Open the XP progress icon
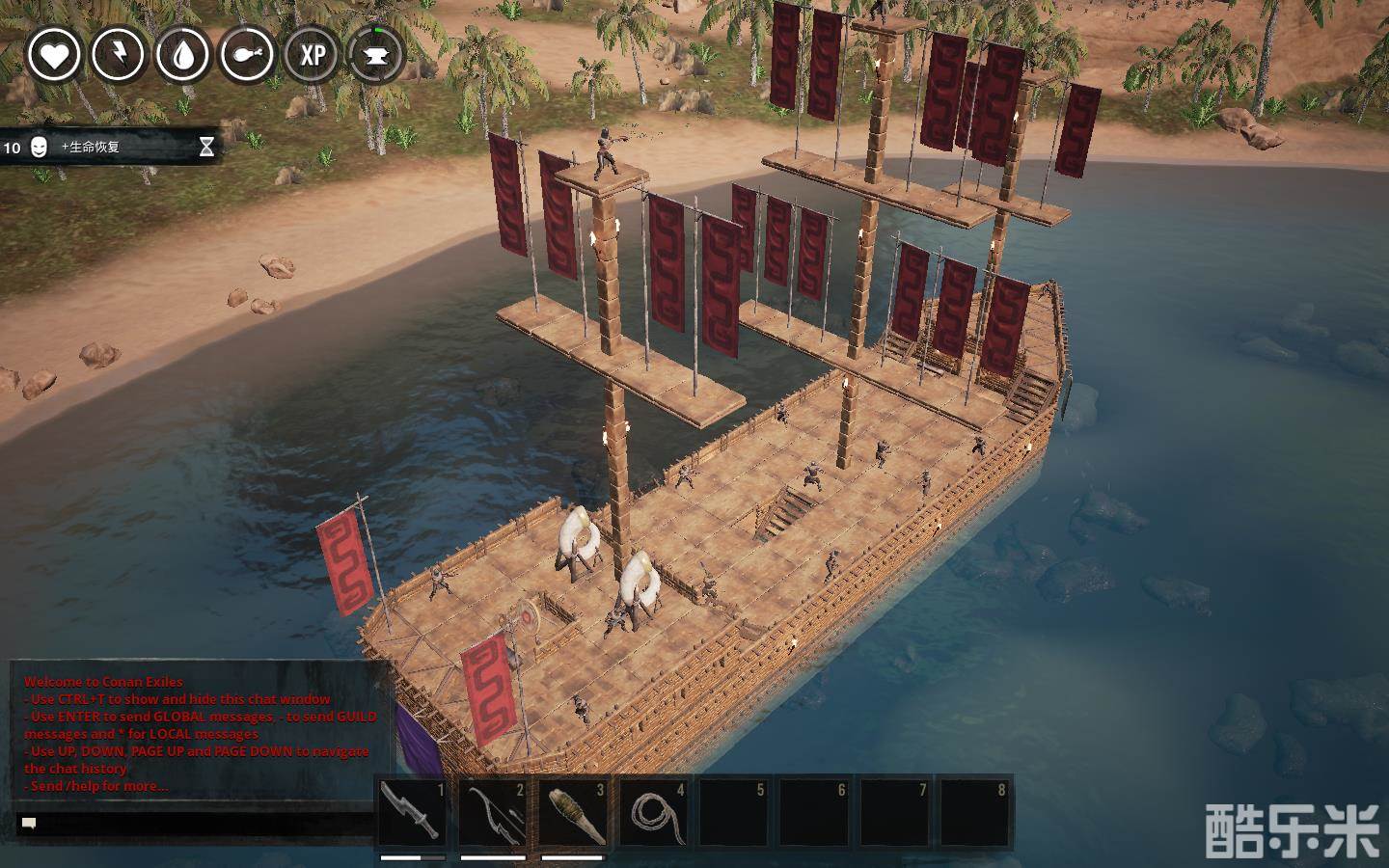The image size is (1389, 868). [312, 54]
